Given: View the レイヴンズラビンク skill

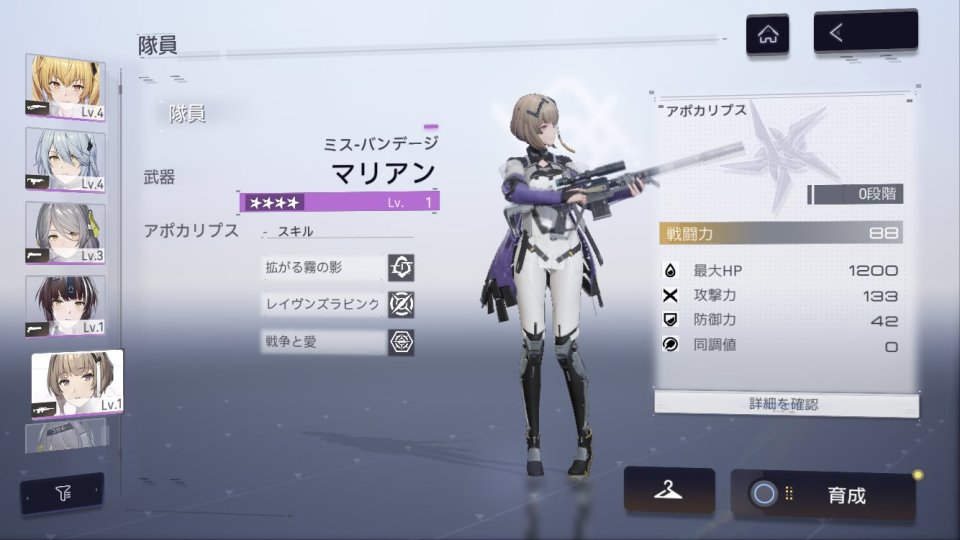Looking at the screenshot, I should (335, 304).
